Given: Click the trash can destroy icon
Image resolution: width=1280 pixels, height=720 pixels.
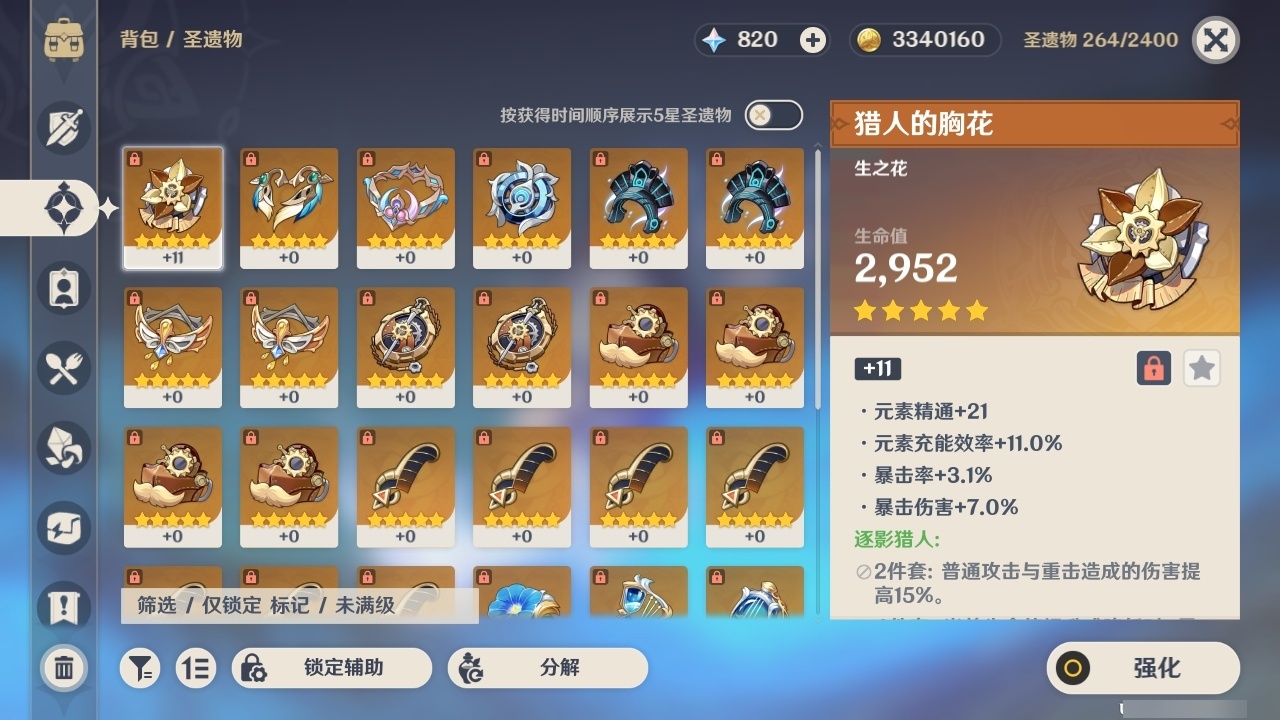Looking at the screenshot, I should click(x=63, y=668).
